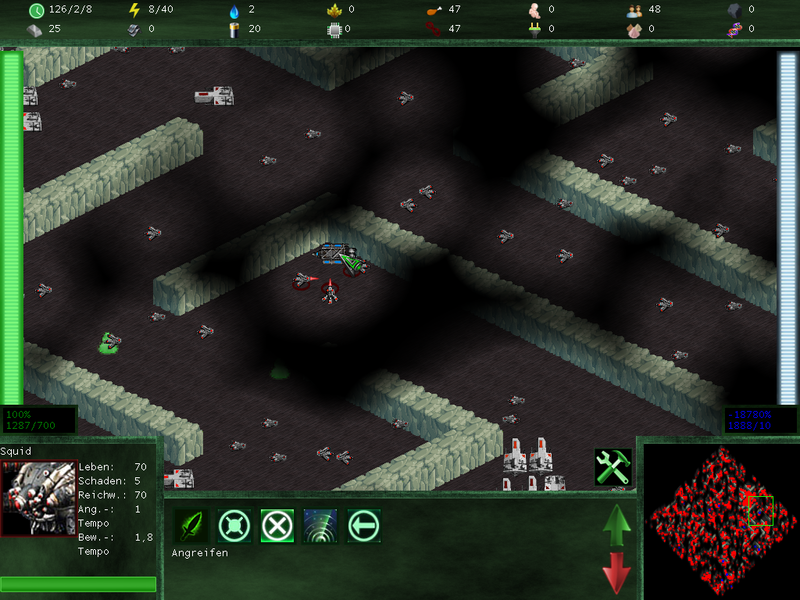
Task: Click the green up arrow button
Action: tap(617, 524)
